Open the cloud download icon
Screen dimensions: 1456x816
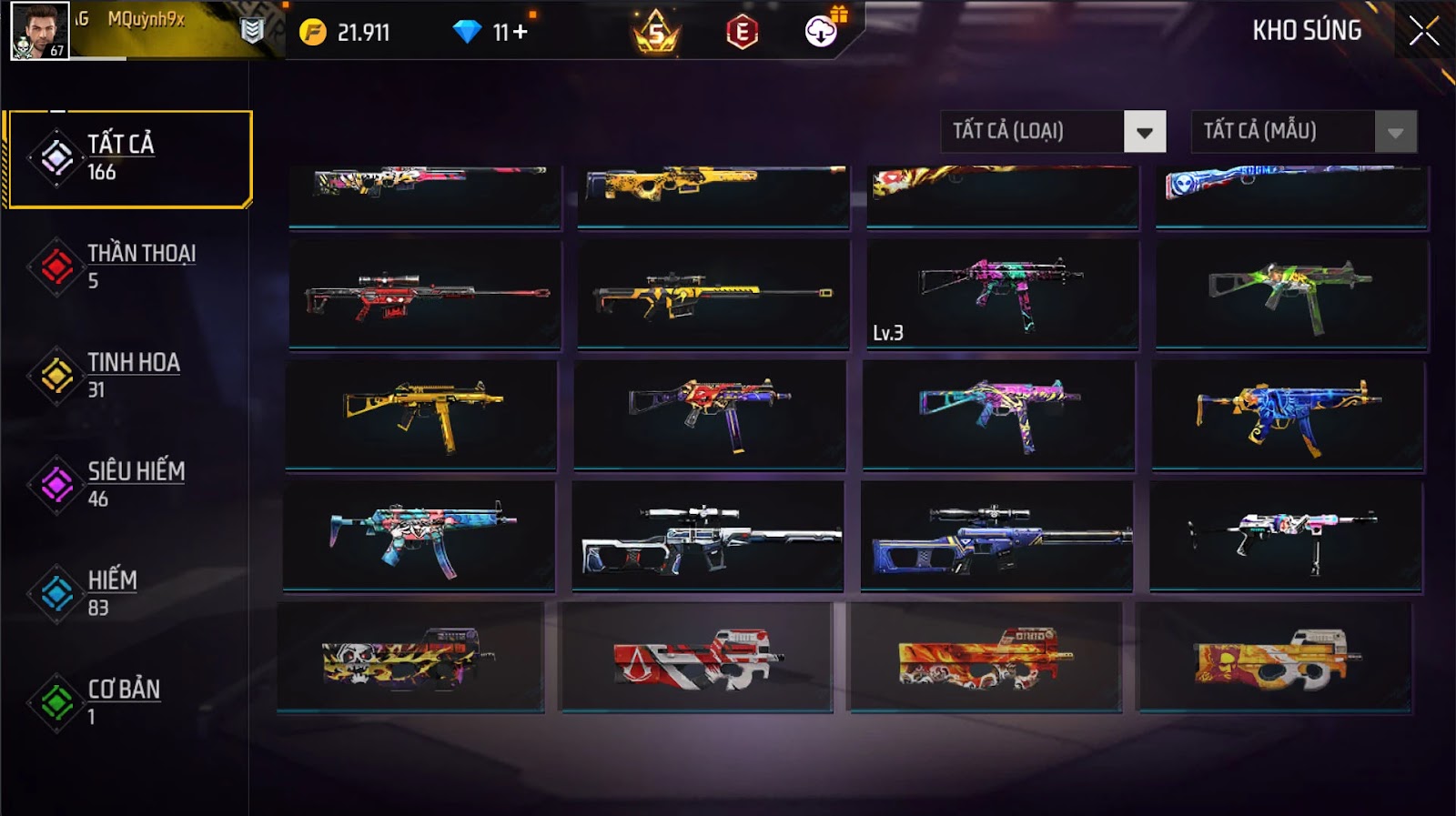pyautogui.click(x=821, y=33)
